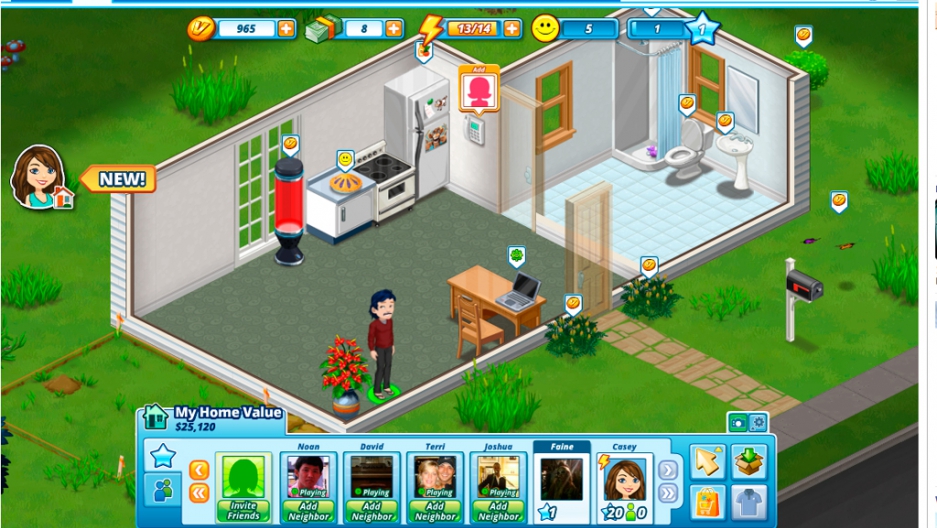Add Joshua as a neighbor
The height and width of the screenshot is (528, 937).
click(499, 510)
